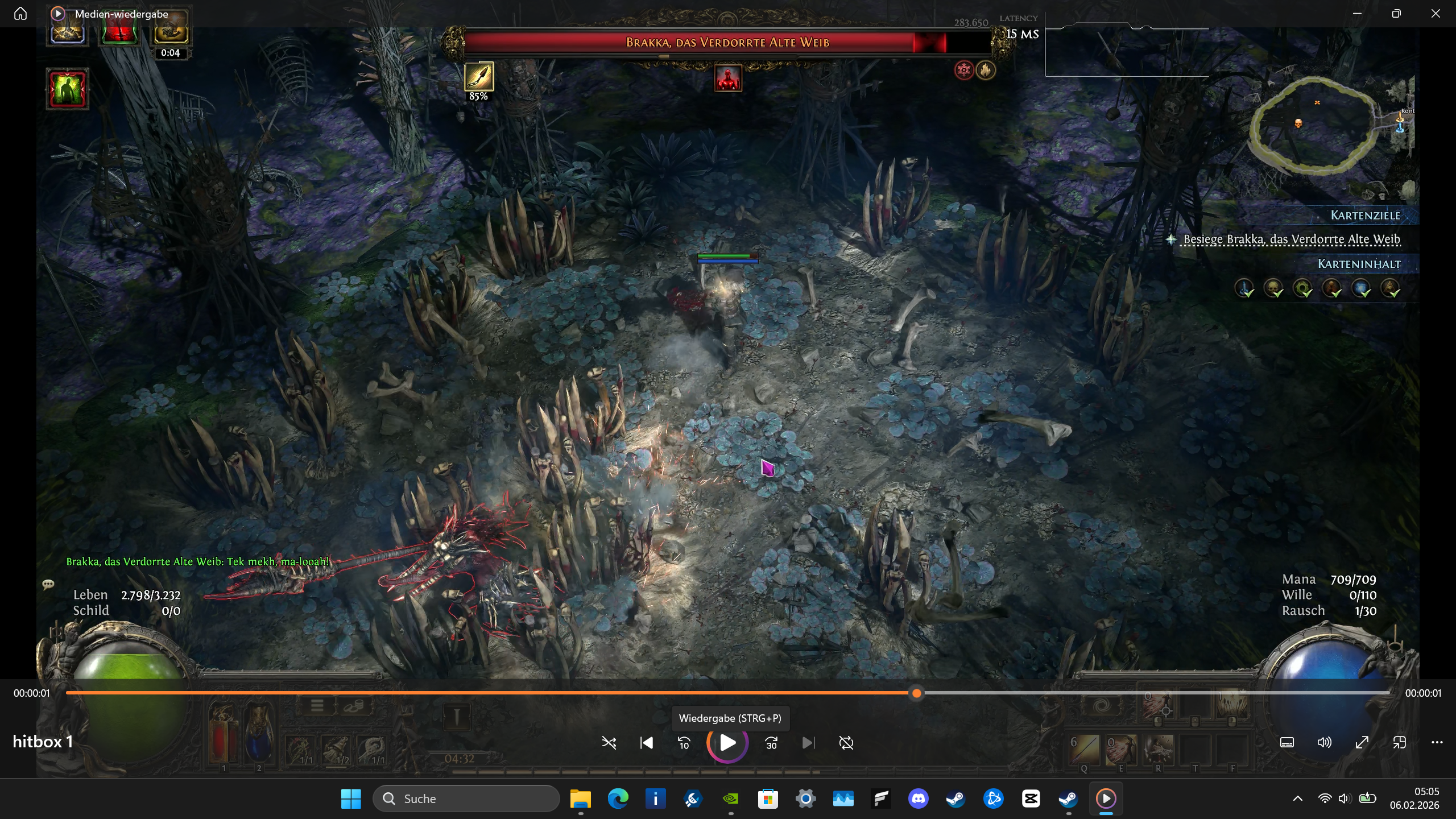Inspect the arrow debuff icon showing 85%
The height and width of the screenshot is (819, 1456).
tap(479, 76)
